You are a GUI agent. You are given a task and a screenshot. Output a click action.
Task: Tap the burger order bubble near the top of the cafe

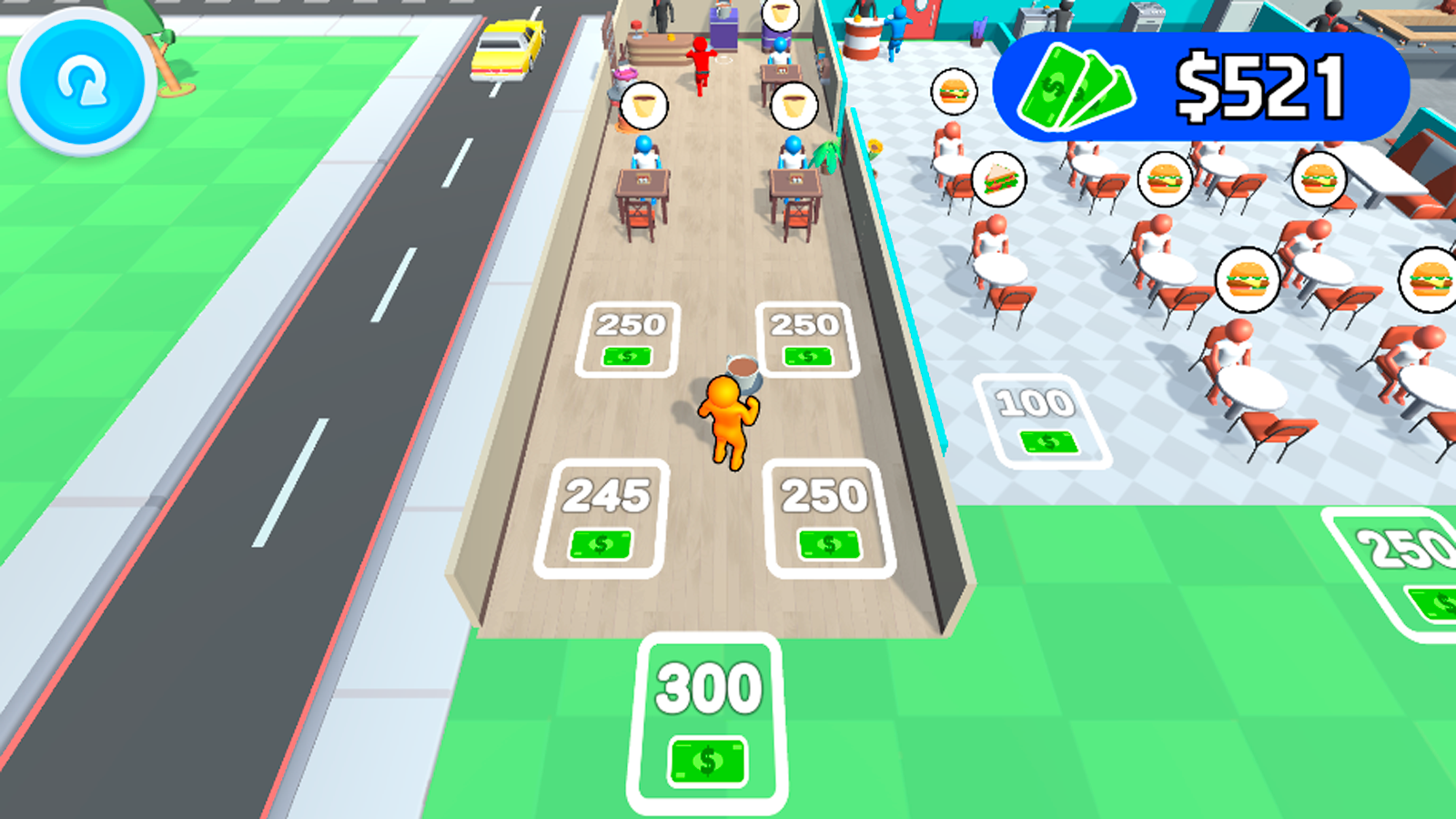pos(954,91)
